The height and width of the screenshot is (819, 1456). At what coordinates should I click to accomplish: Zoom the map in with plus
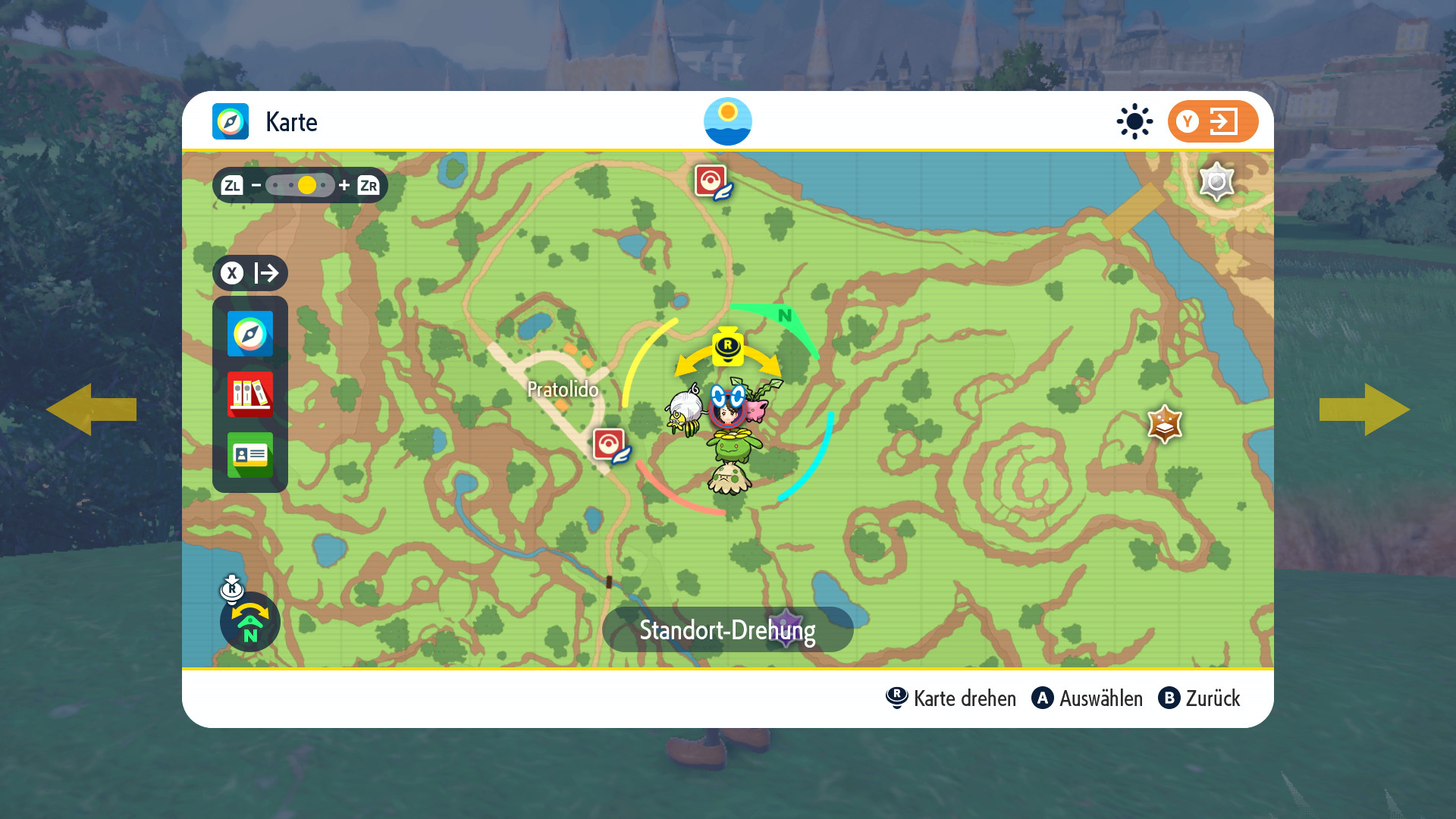[344, 185]
